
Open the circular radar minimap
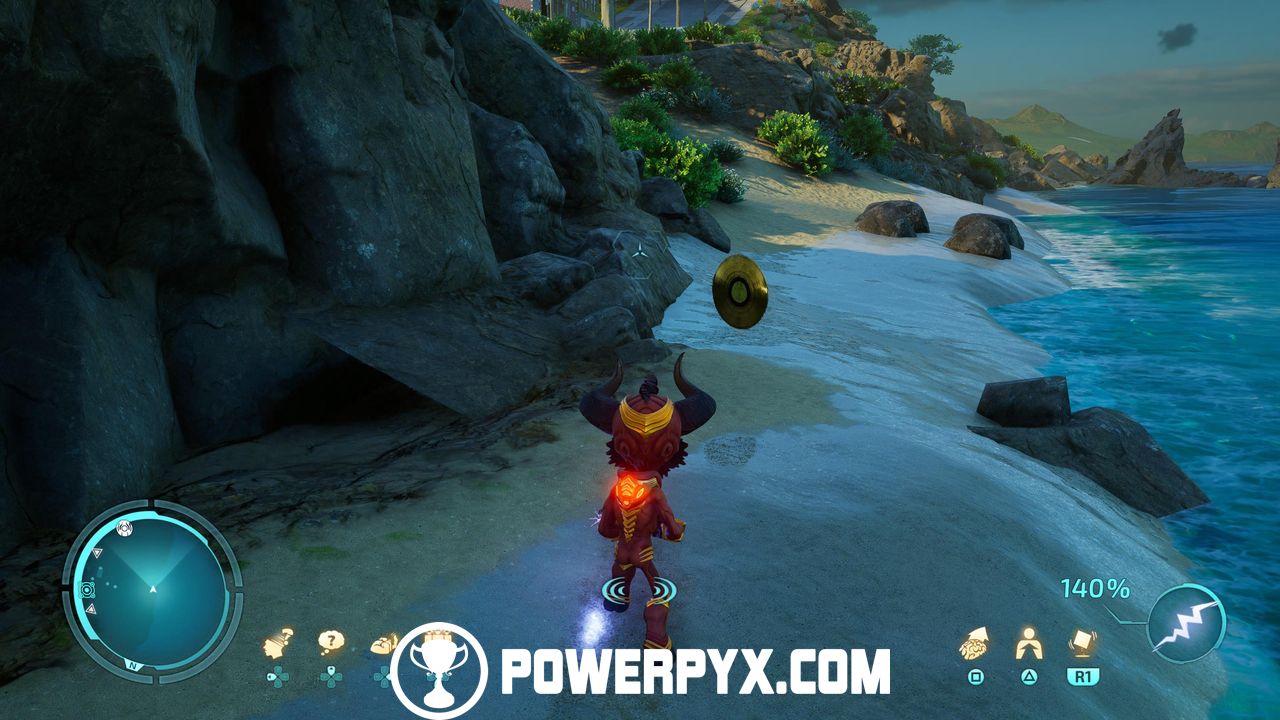tap(152, 590)
